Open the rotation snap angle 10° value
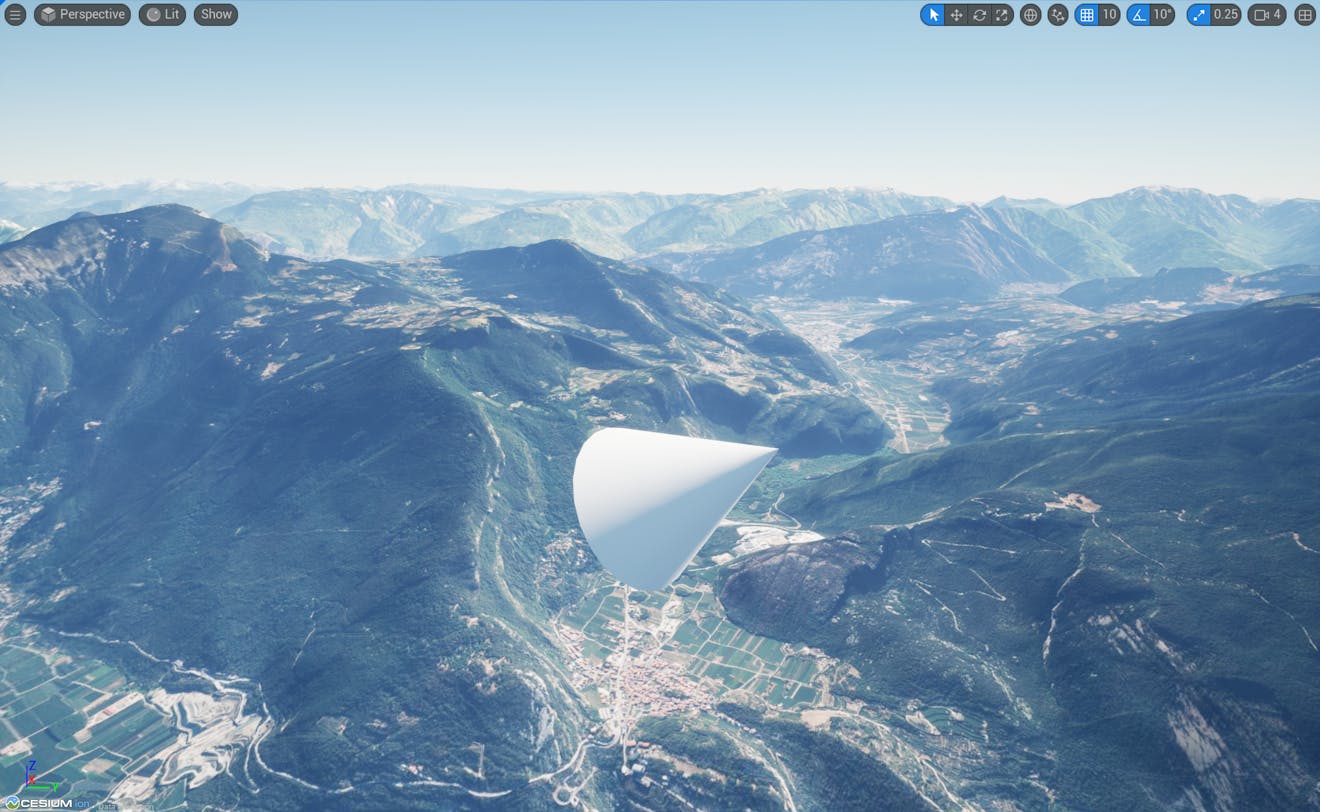 tap(1162, 15)
